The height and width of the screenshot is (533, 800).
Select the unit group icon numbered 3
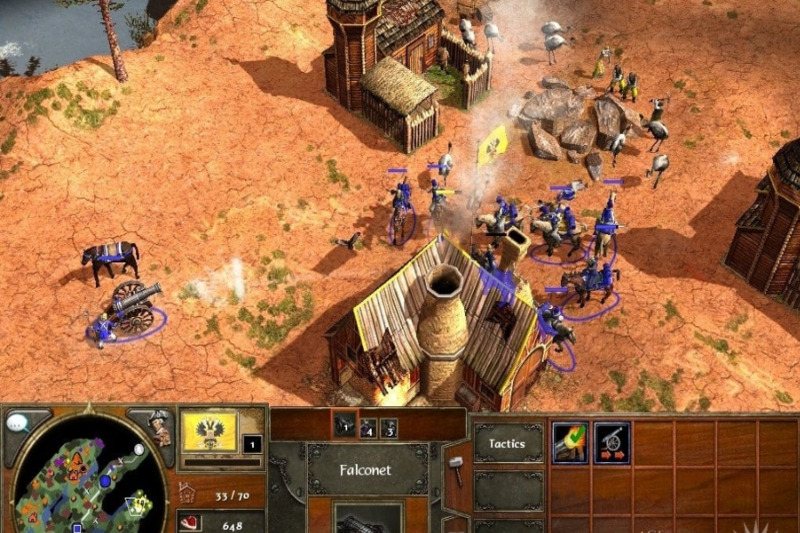(x=388, y=428)
